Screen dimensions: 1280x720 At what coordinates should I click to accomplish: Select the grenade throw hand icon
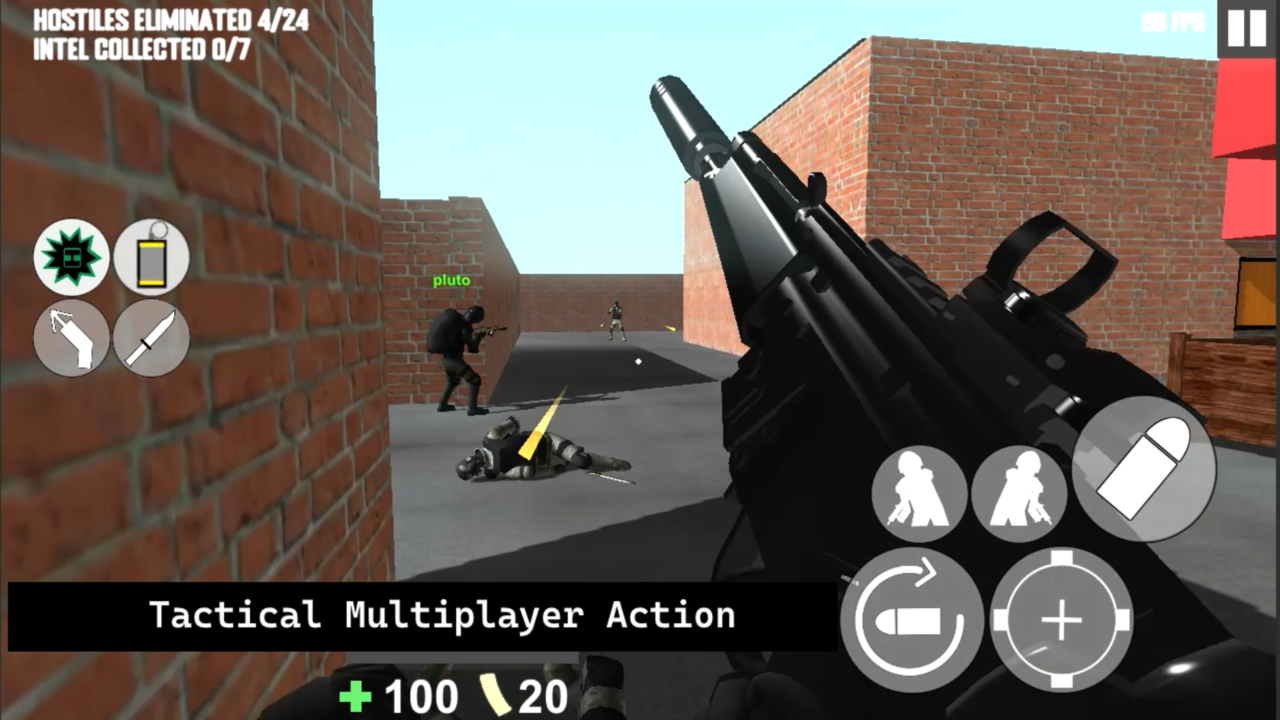71,338
